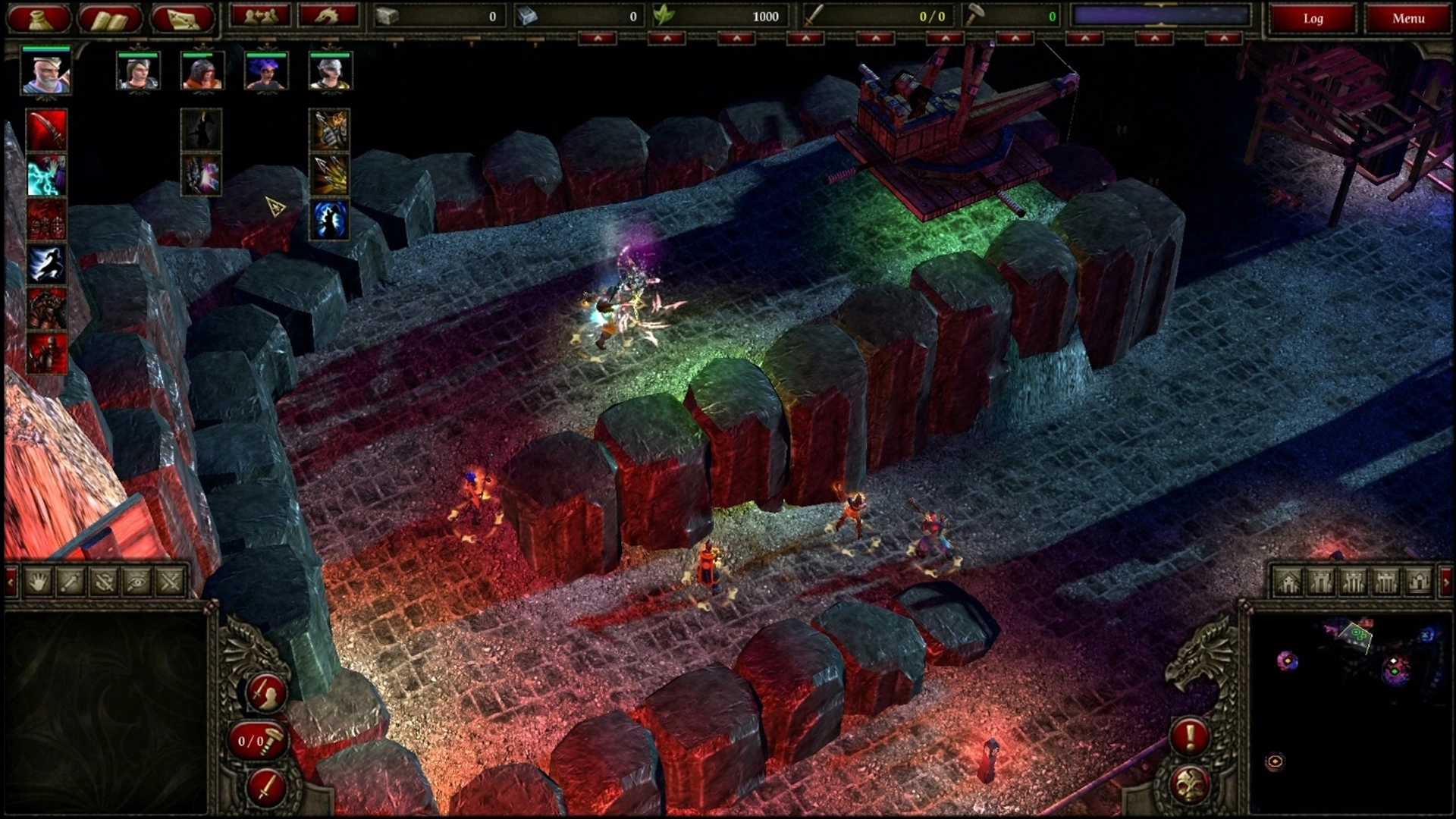Click the skull button by the minimap

[1189, 784]
